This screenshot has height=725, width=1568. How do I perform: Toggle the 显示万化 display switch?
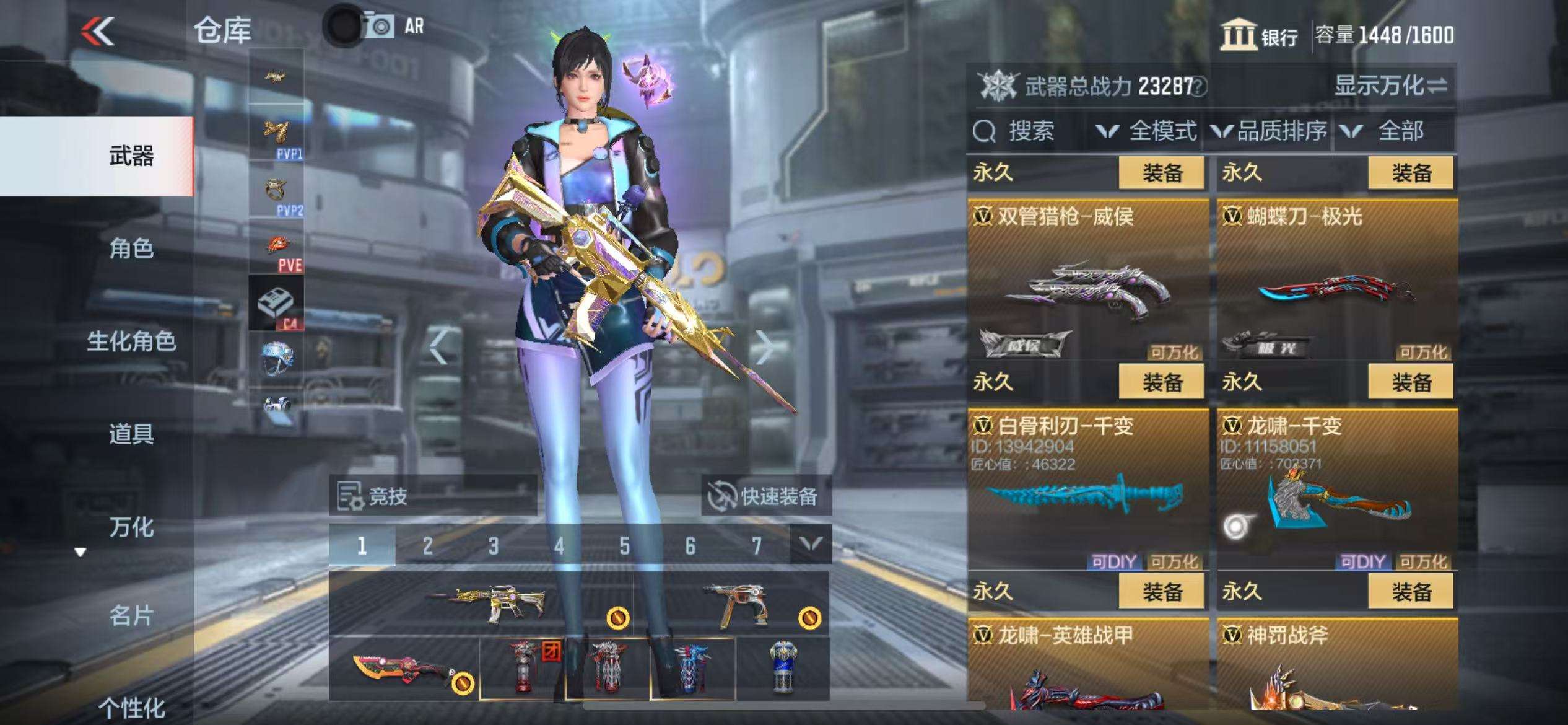tap(1390, 86)
